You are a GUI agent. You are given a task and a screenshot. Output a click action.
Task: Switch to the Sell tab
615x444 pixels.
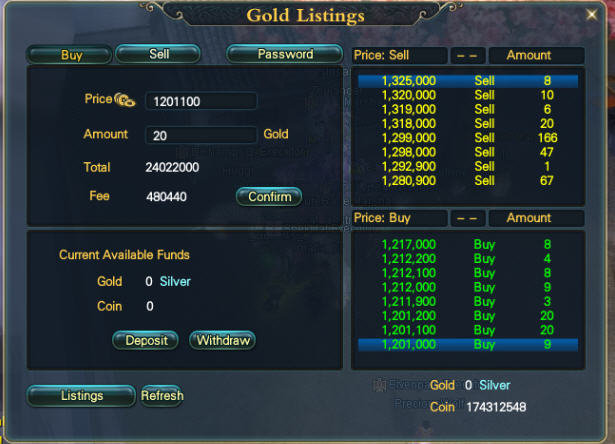[158, 54]
